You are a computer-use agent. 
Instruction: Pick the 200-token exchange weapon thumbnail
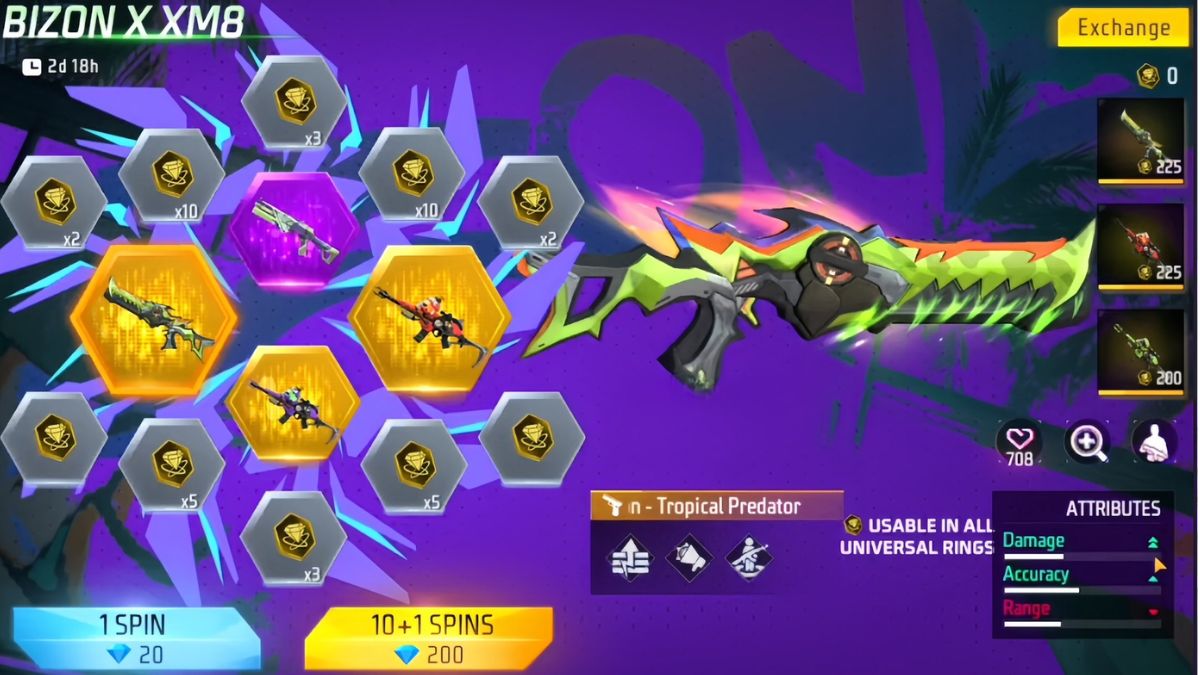click(1141, 352)
